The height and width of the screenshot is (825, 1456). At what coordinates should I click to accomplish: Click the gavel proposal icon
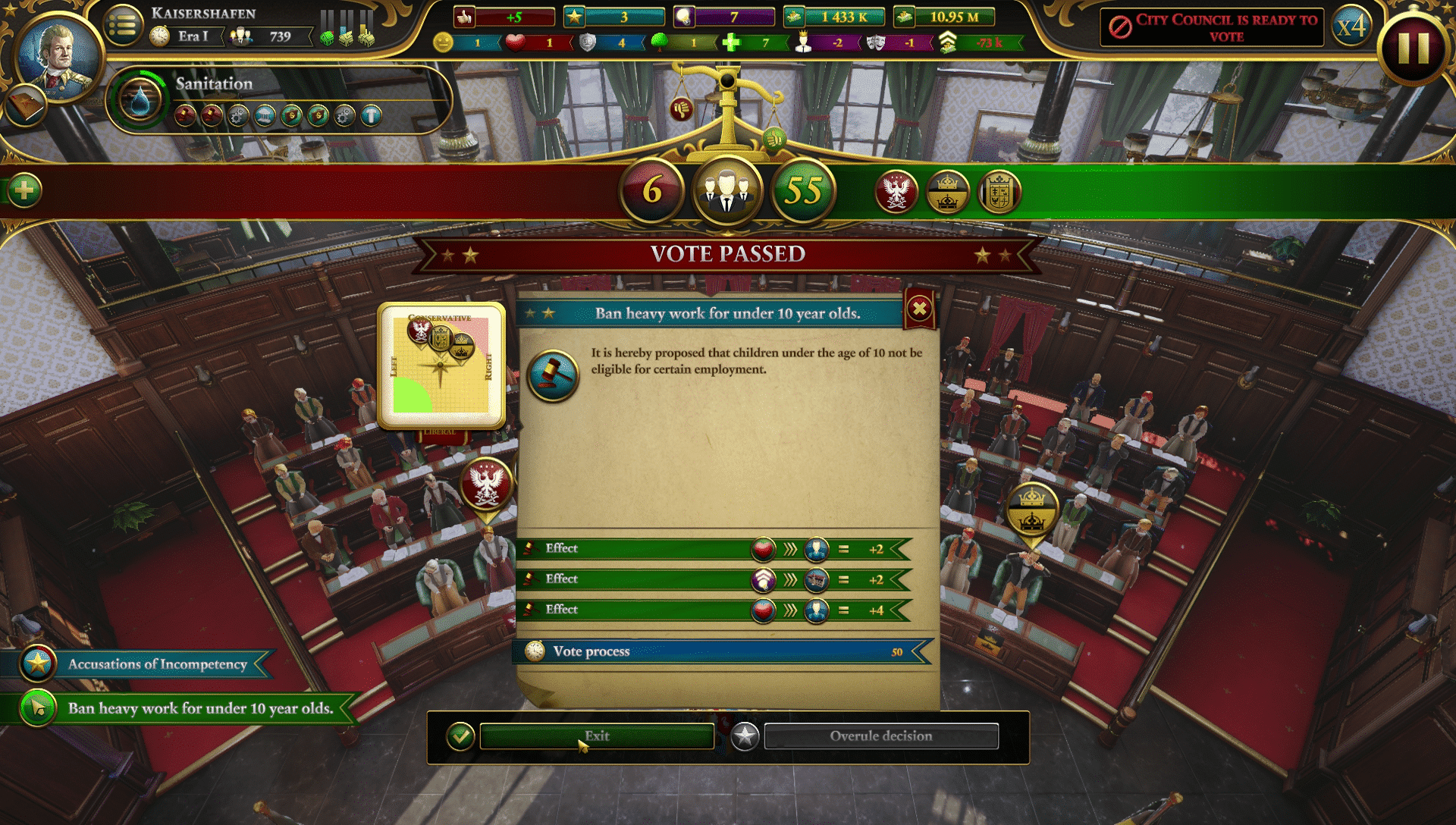(553, 375)
